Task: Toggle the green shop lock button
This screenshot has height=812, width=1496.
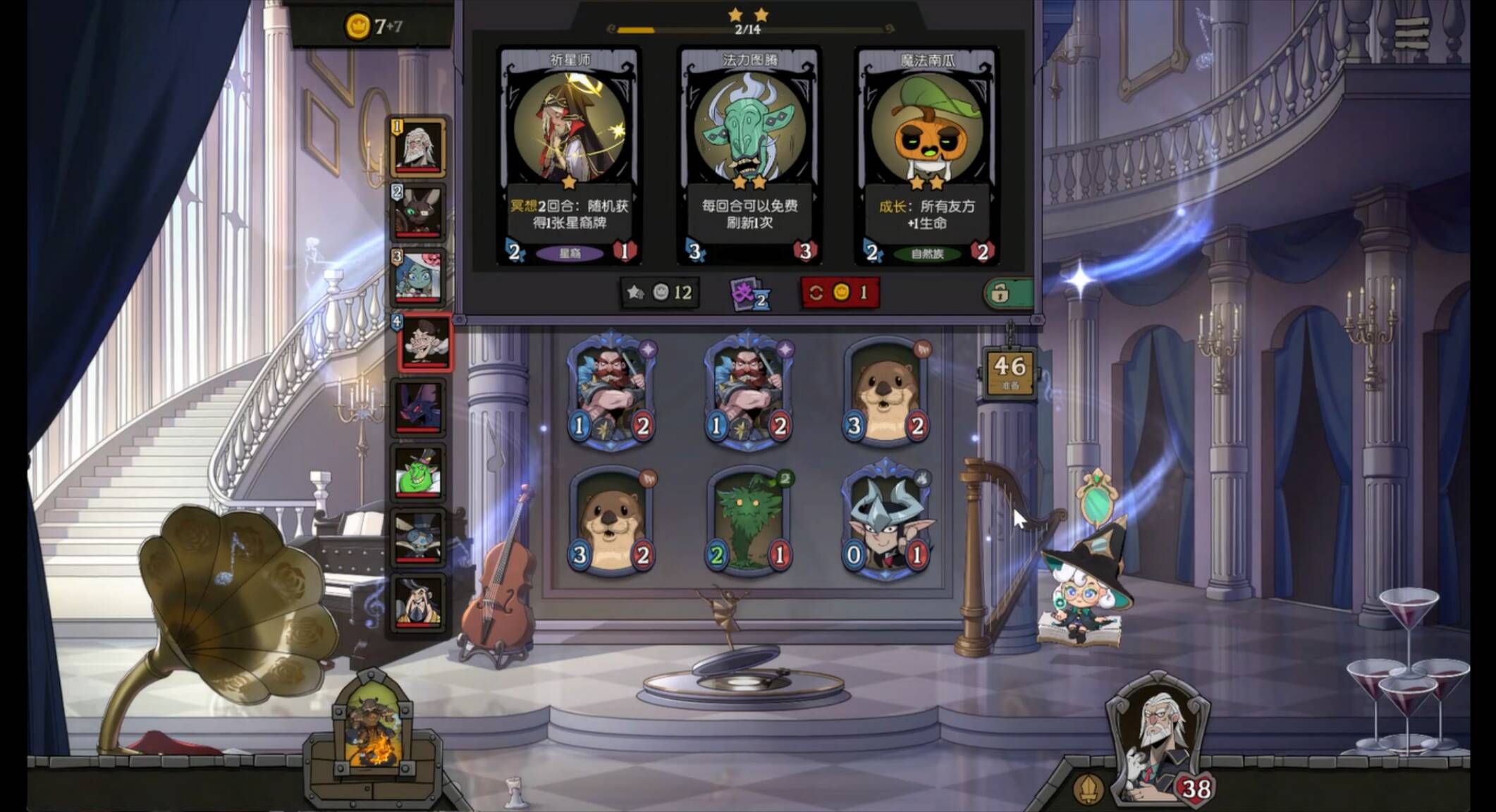Action: (1008, 293)
